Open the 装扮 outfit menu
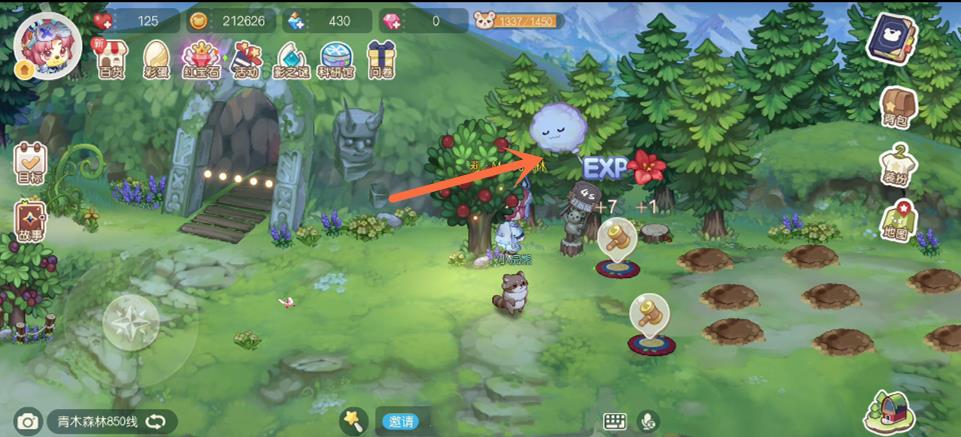Image resolution: width=961 pixels, height=437 pixels. pos(897,165)
